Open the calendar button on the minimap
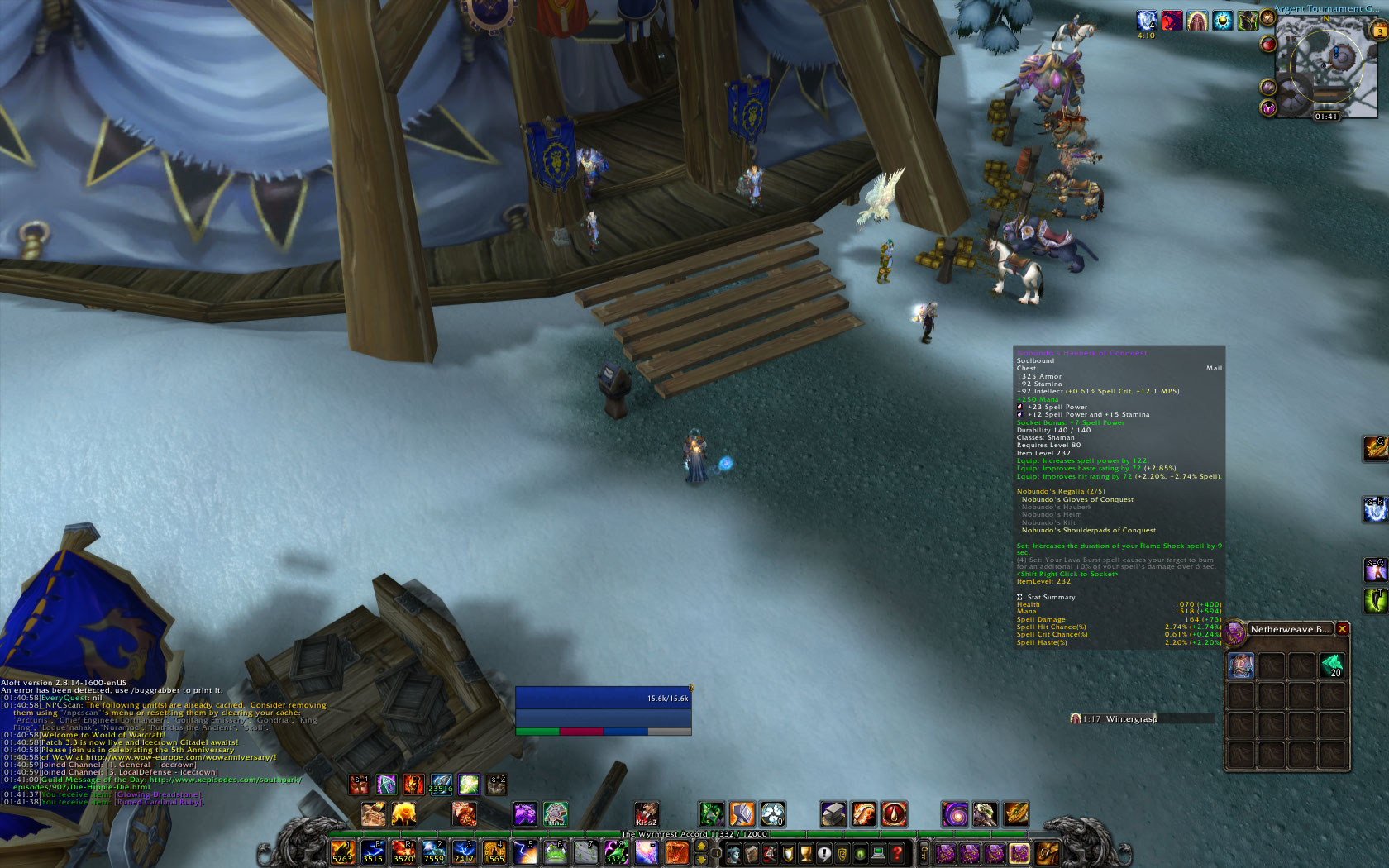 (x=1379, y=31)
